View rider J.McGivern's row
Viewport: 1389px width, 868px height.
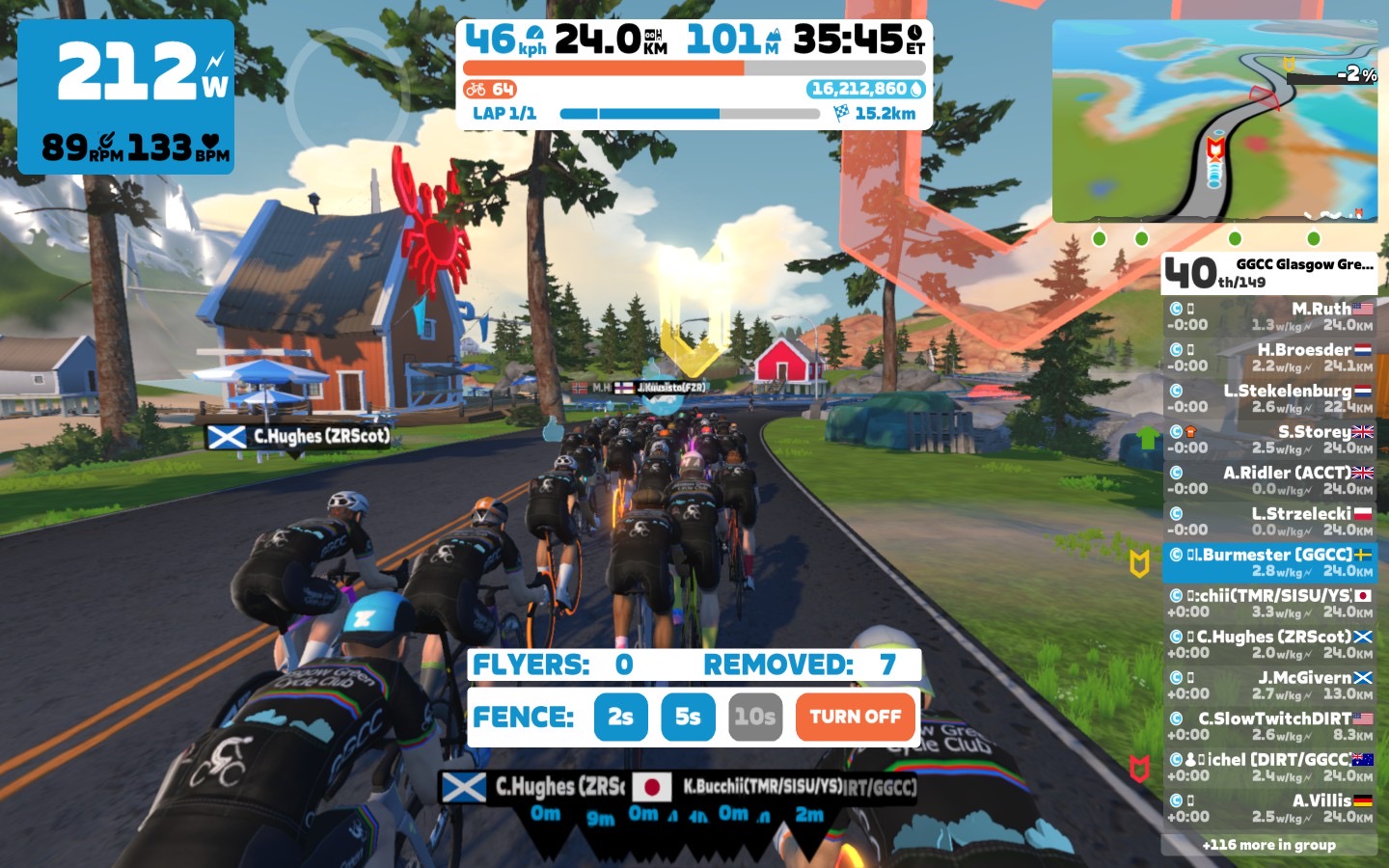click(x=1269, y=686)
